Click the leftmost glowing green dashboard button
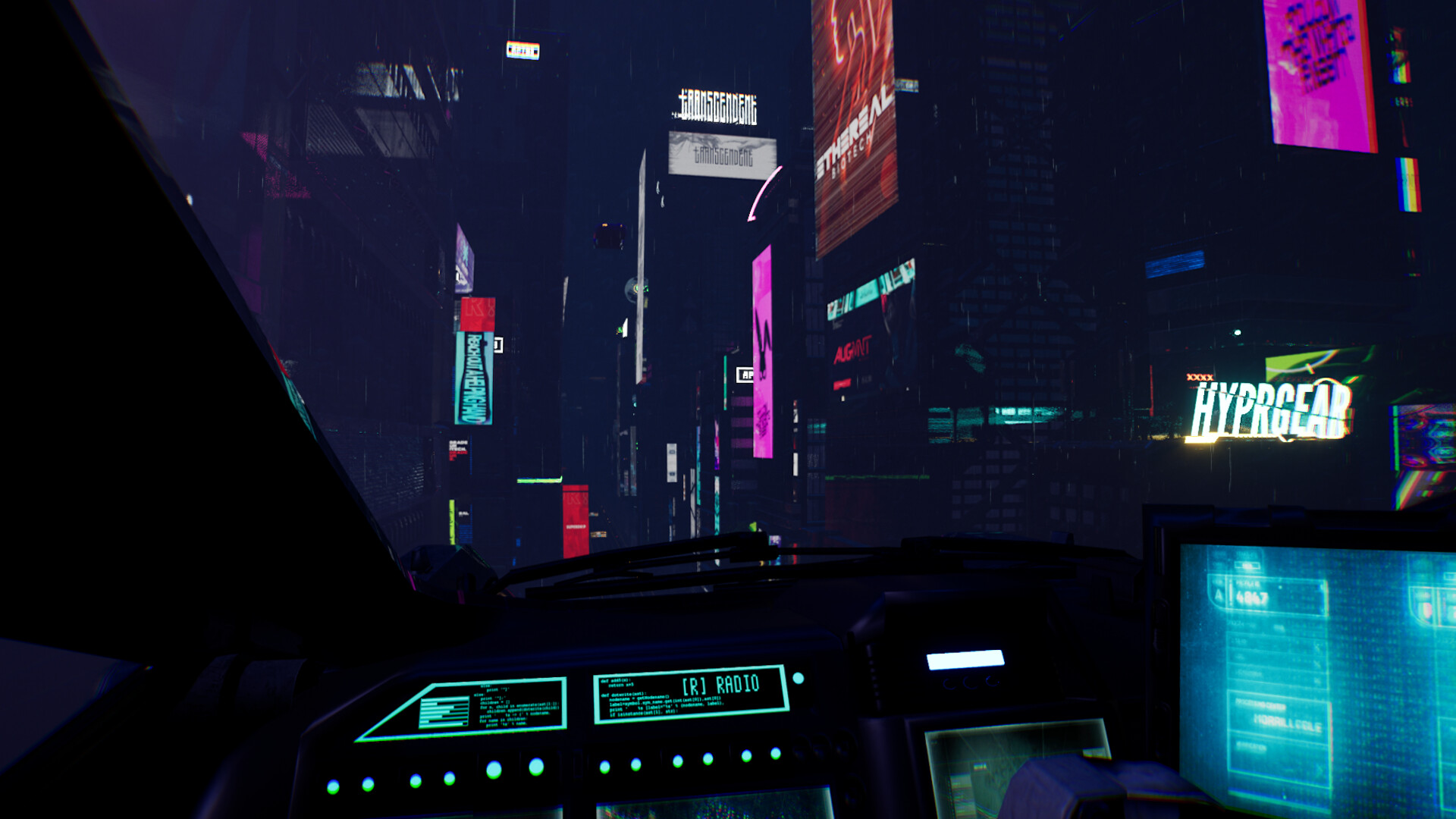 (x=334, y=784)
